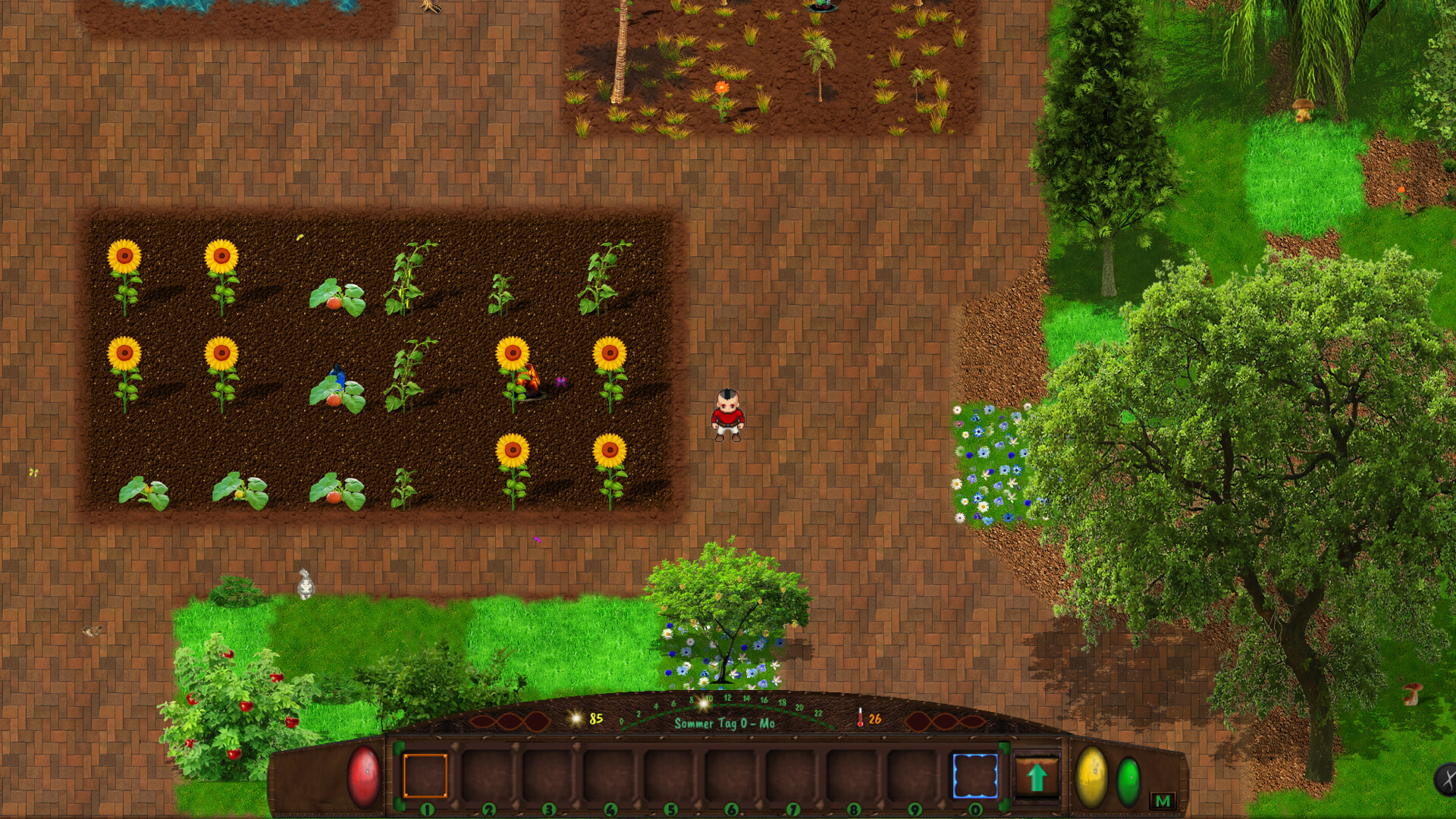This screenshot has width=1456, height=819.
Task: Click the player character on the brick path
Action: (726, 413)
